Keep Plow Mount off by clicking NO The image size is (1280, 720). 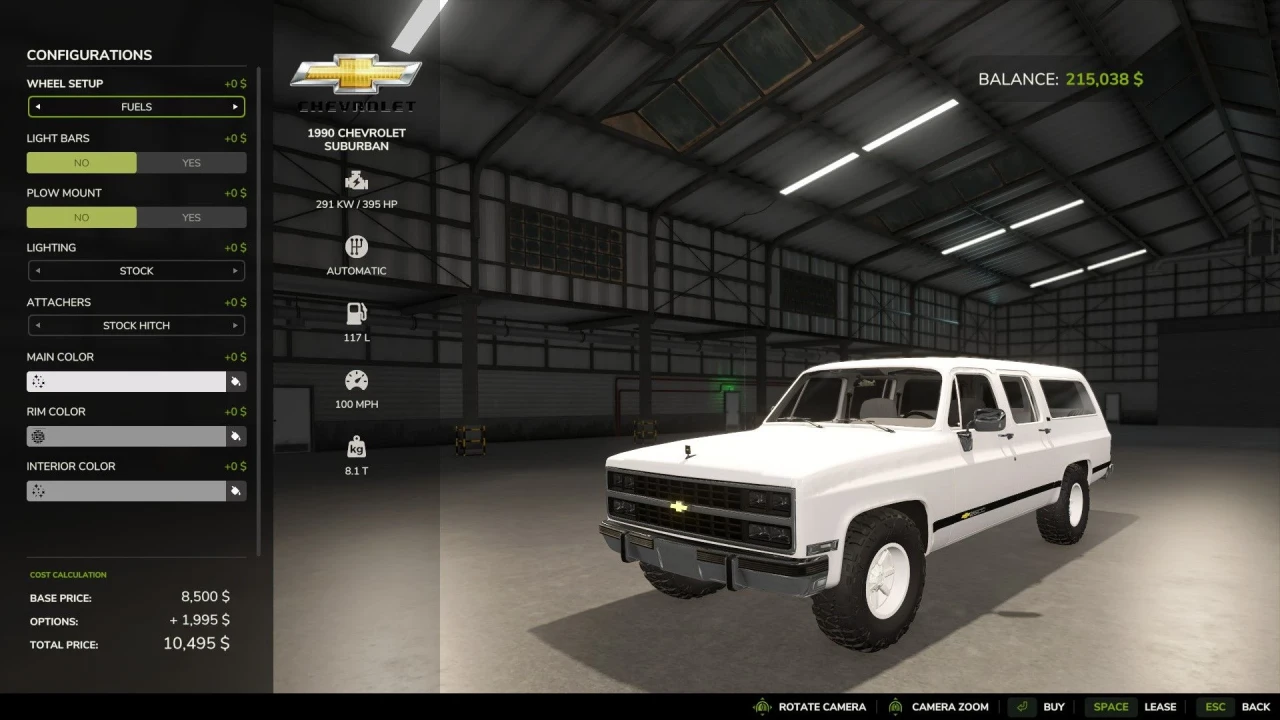coord(81,217)
